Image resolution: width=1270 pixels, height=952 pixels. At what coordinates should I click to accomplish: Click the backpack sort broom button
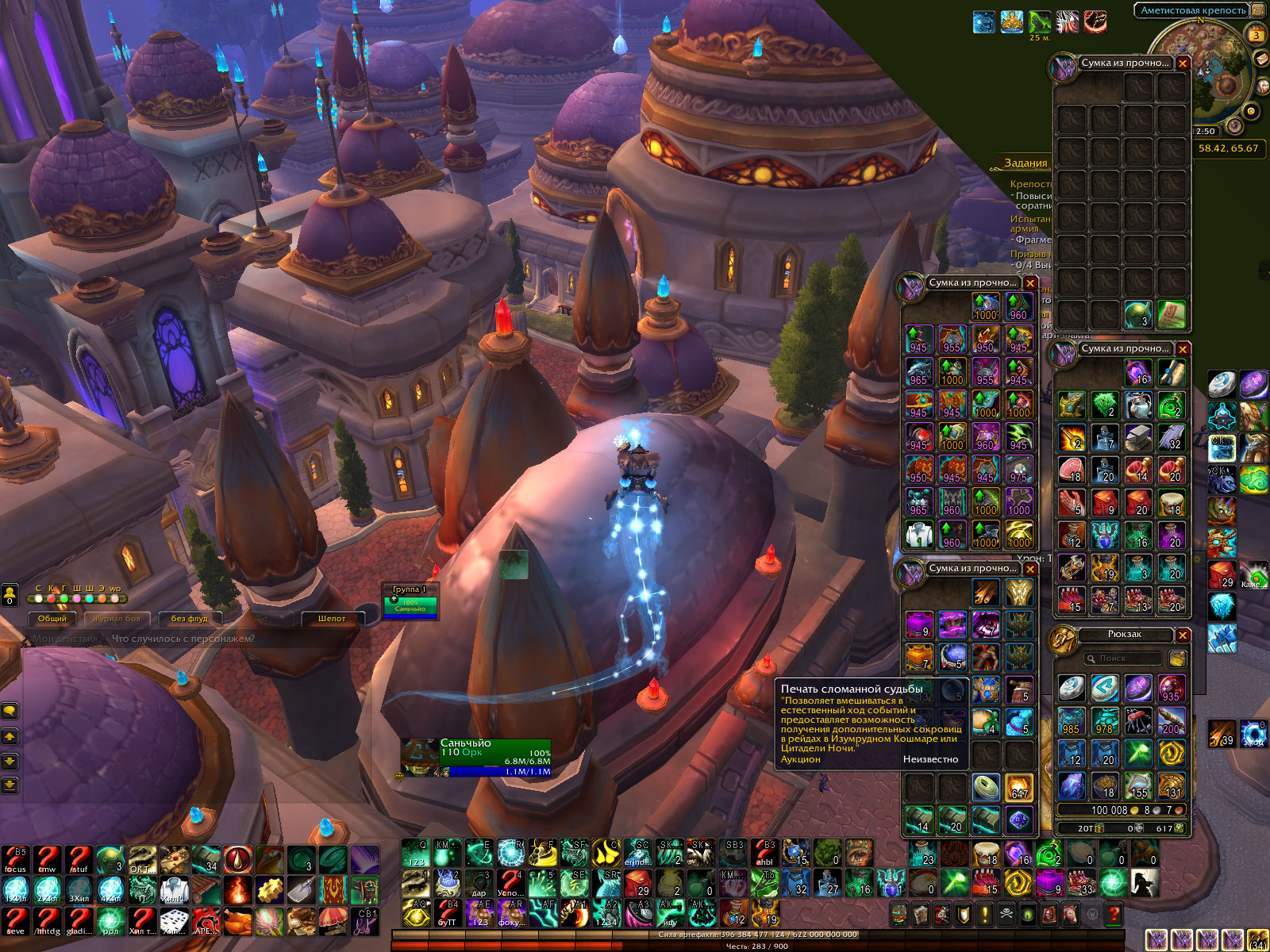(x=1177, y=658)
